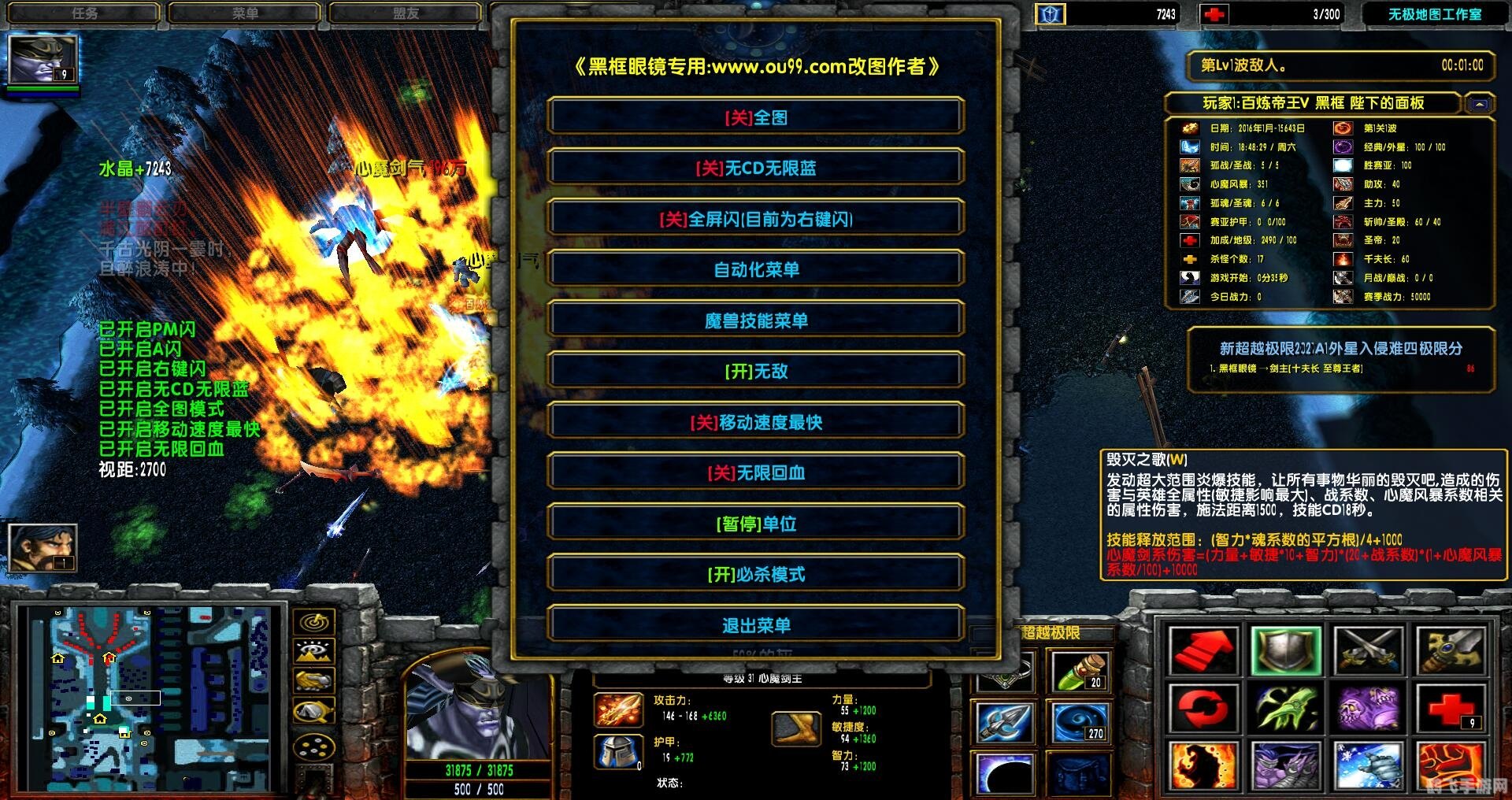Select the crossed swords attack command
The height and width of the screenshot is (800, 1512).
[1369, 650]
